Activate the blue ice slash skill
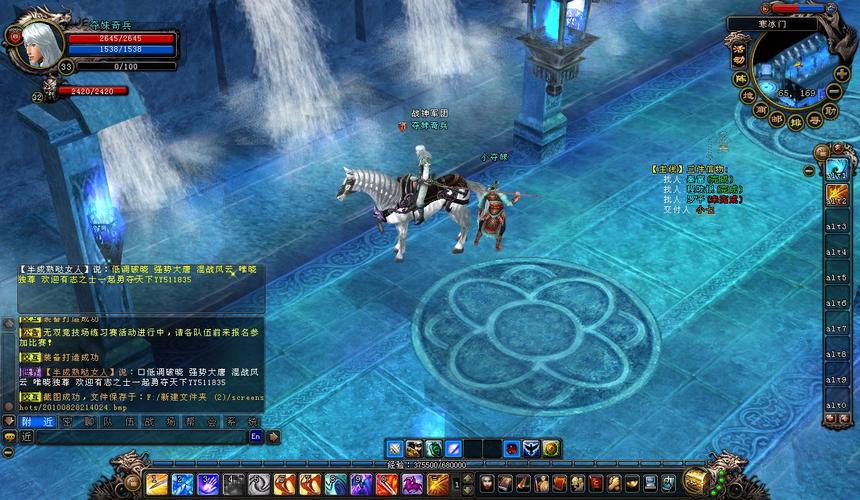This screenshot has height=500, width=860. [183, 484]
